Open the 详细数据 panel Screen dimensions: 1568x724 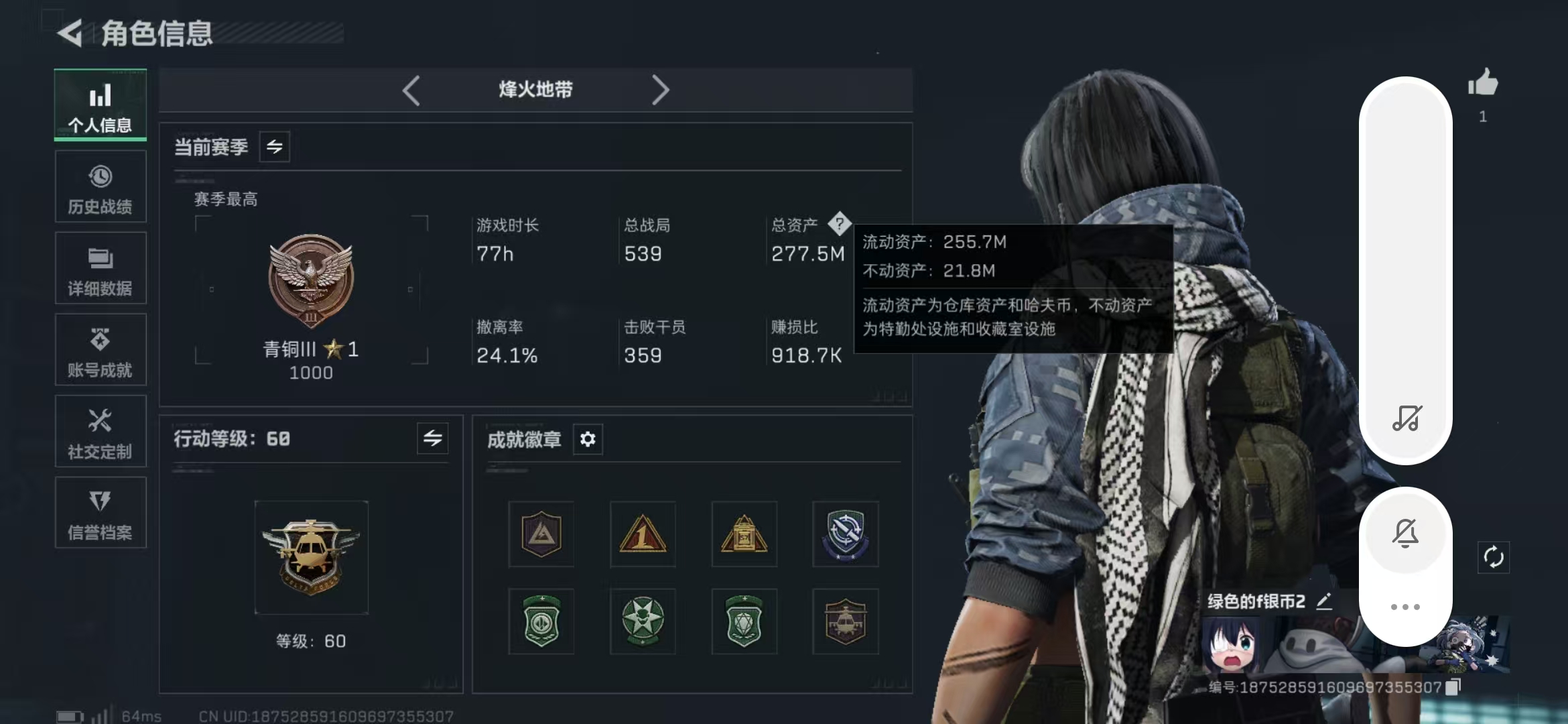tap(100, 268)
